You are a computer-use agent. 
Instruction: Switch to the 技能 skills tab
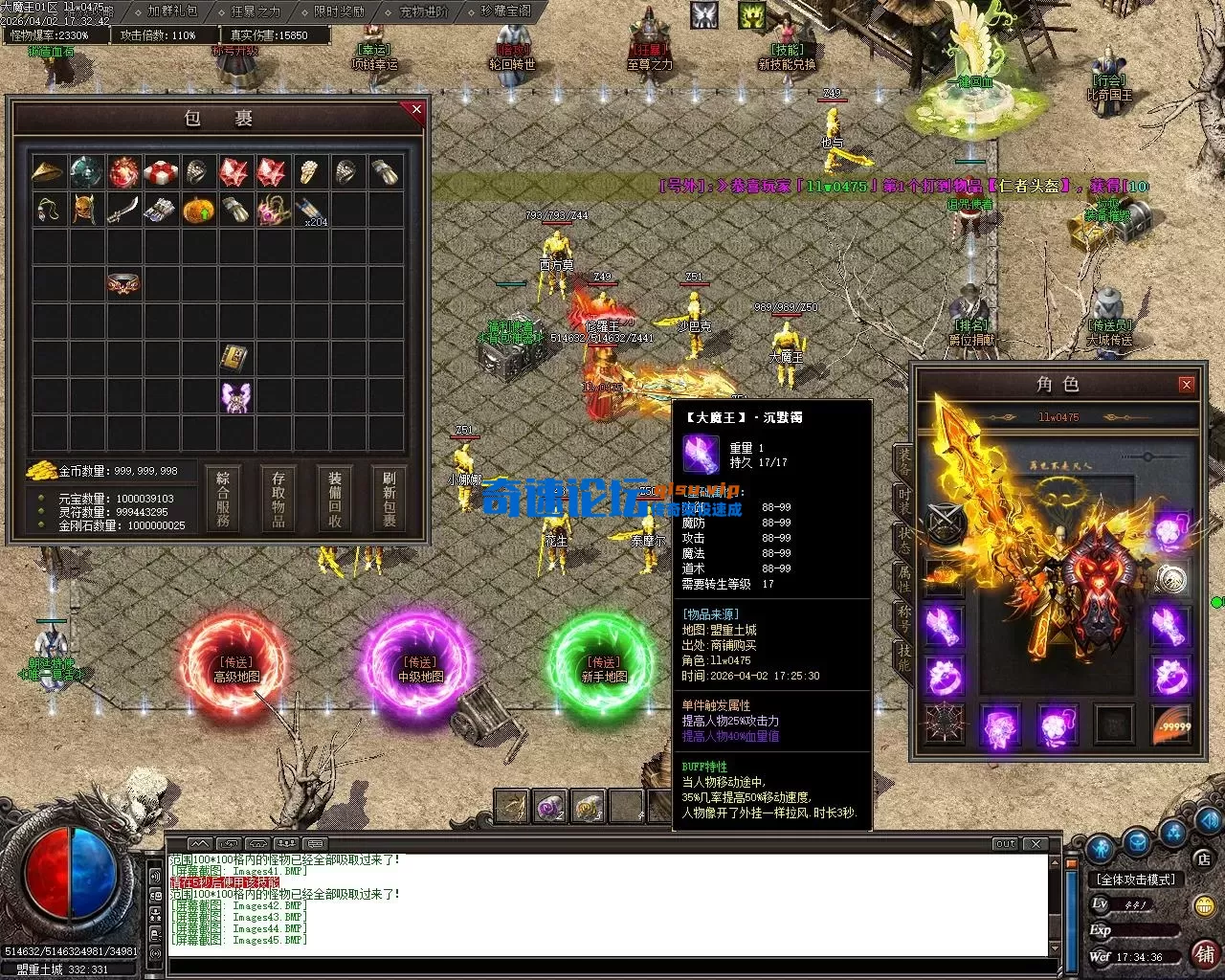click(904, 657)
